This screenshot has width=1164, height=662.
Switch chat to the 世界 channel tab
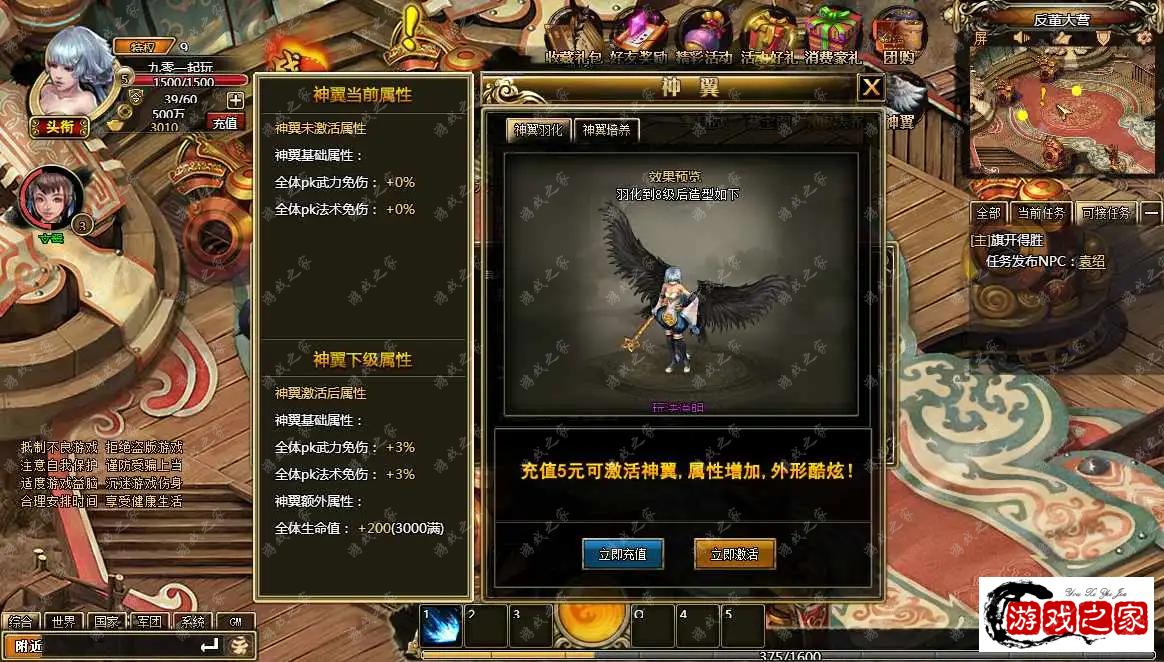click(x=64, y=621)
